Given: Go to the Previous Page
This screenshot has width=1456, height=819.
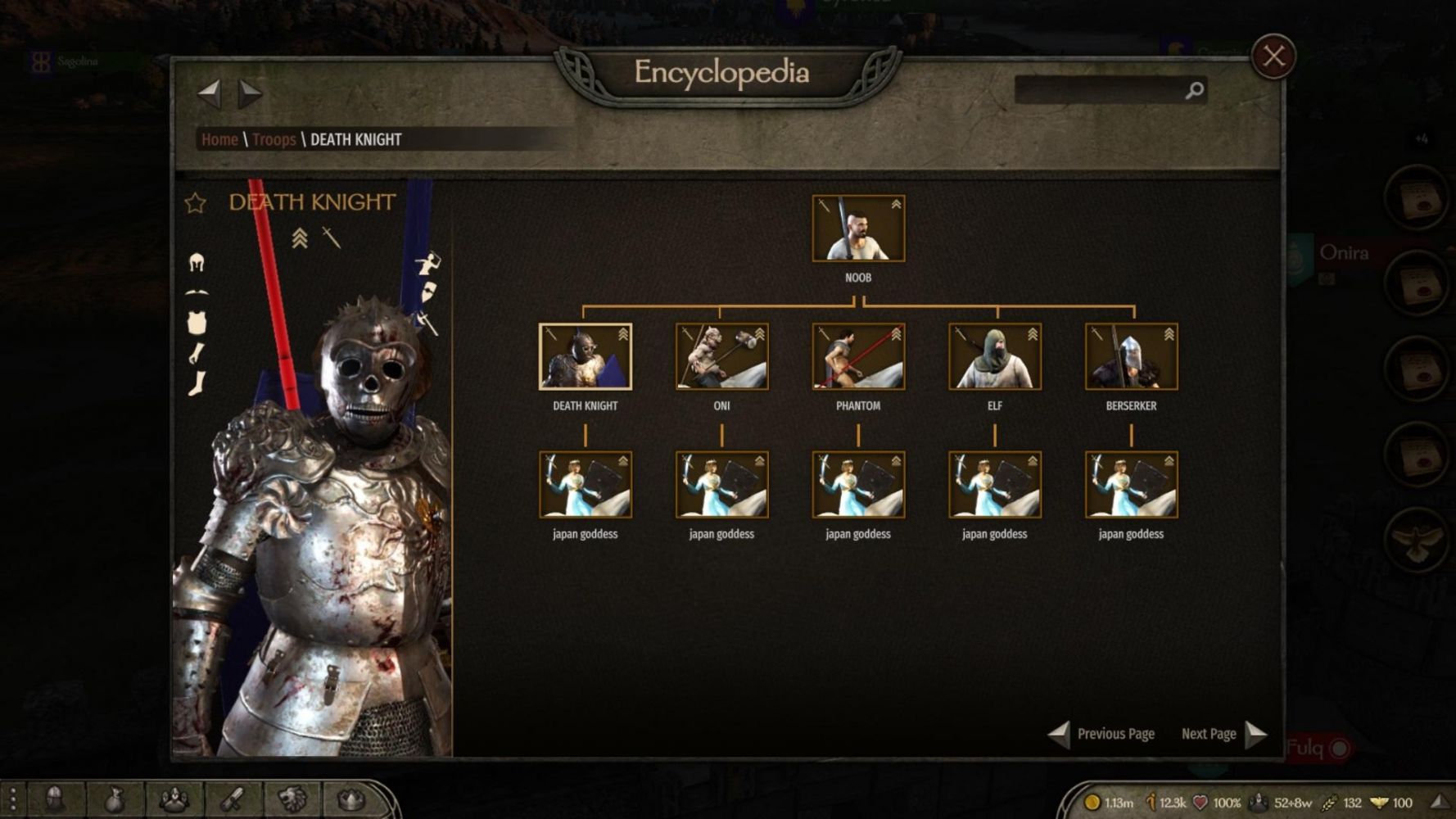Looking at the screenshot, I should [1103, 734].
